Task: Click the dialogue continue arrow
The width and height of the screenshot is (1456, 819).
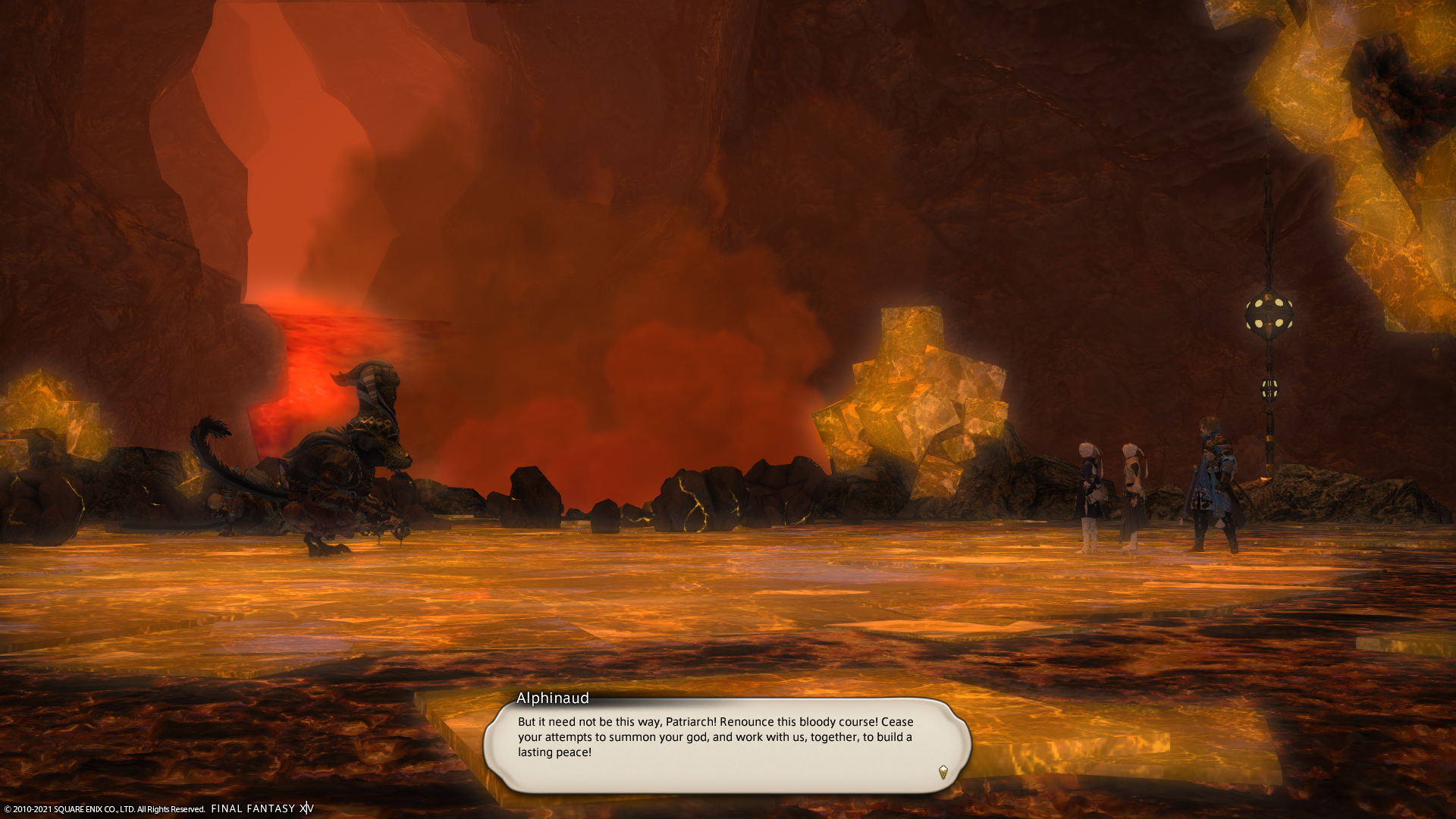Action: [943, 772]
